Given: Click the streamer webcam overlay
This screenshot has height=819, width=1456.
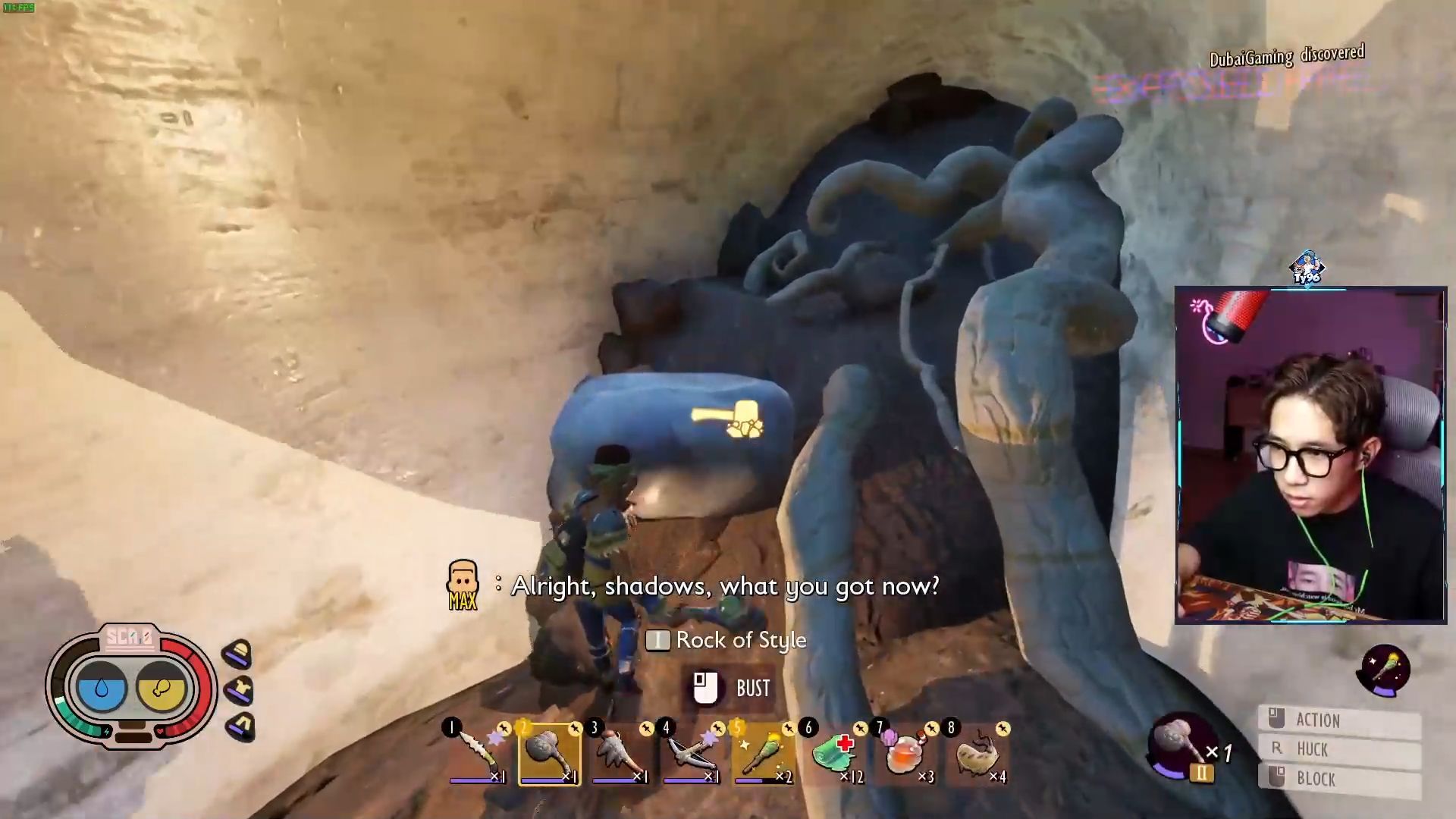Looking at the screenshot, I should tap(1310, 455).
